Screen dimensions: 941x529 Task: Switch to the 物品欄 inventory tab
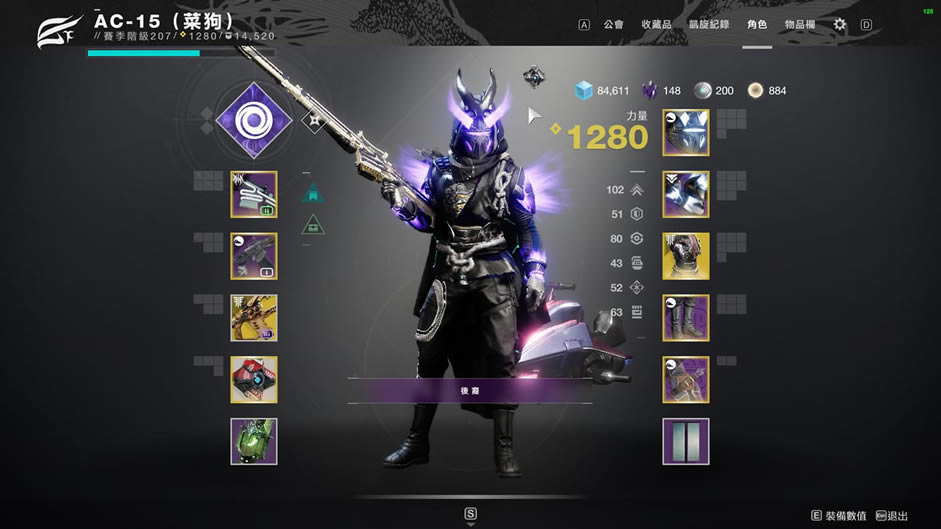(799, 24)
